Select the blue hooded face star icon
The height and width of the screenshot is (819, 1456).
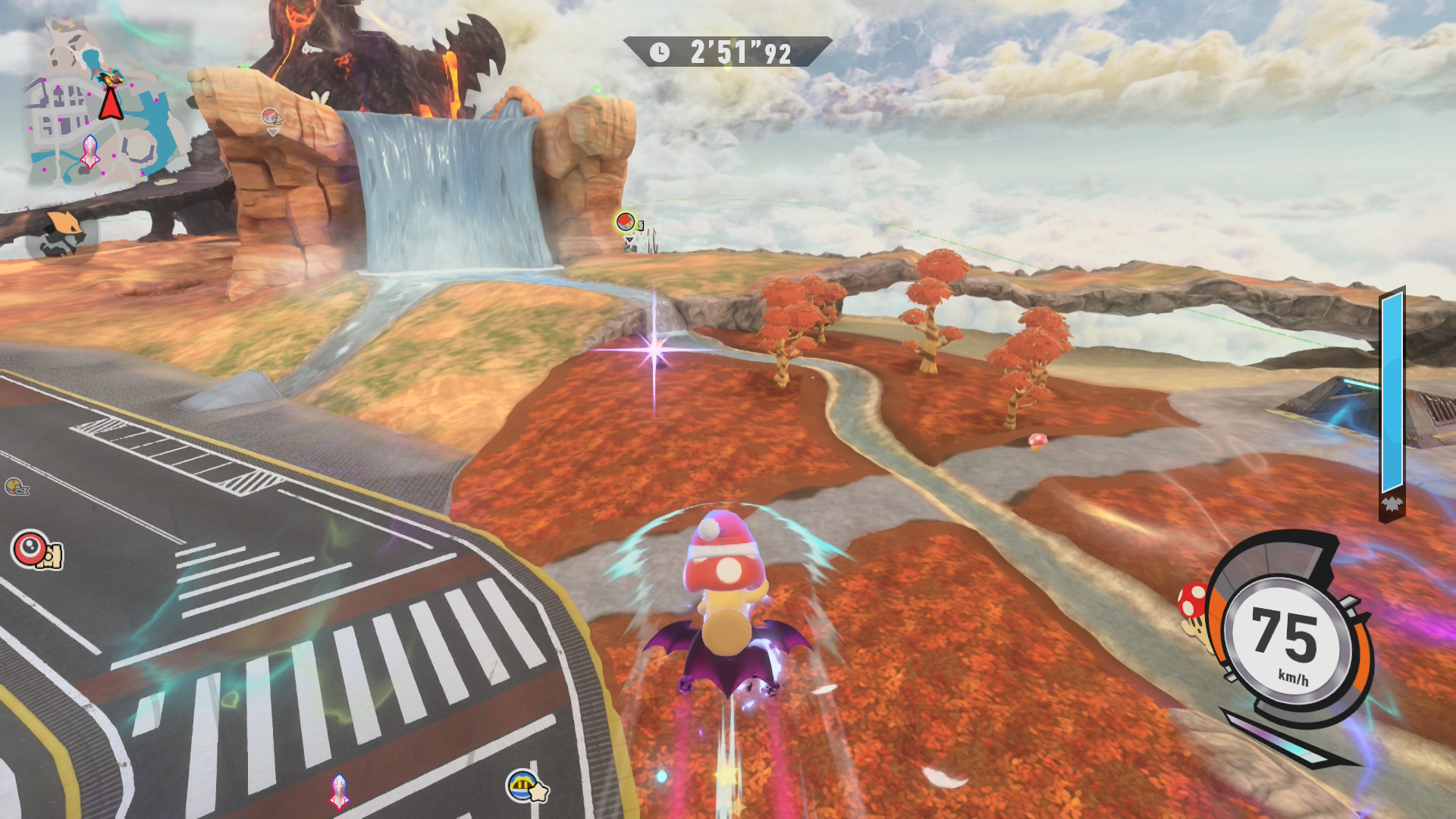click(x=525, y=786)
